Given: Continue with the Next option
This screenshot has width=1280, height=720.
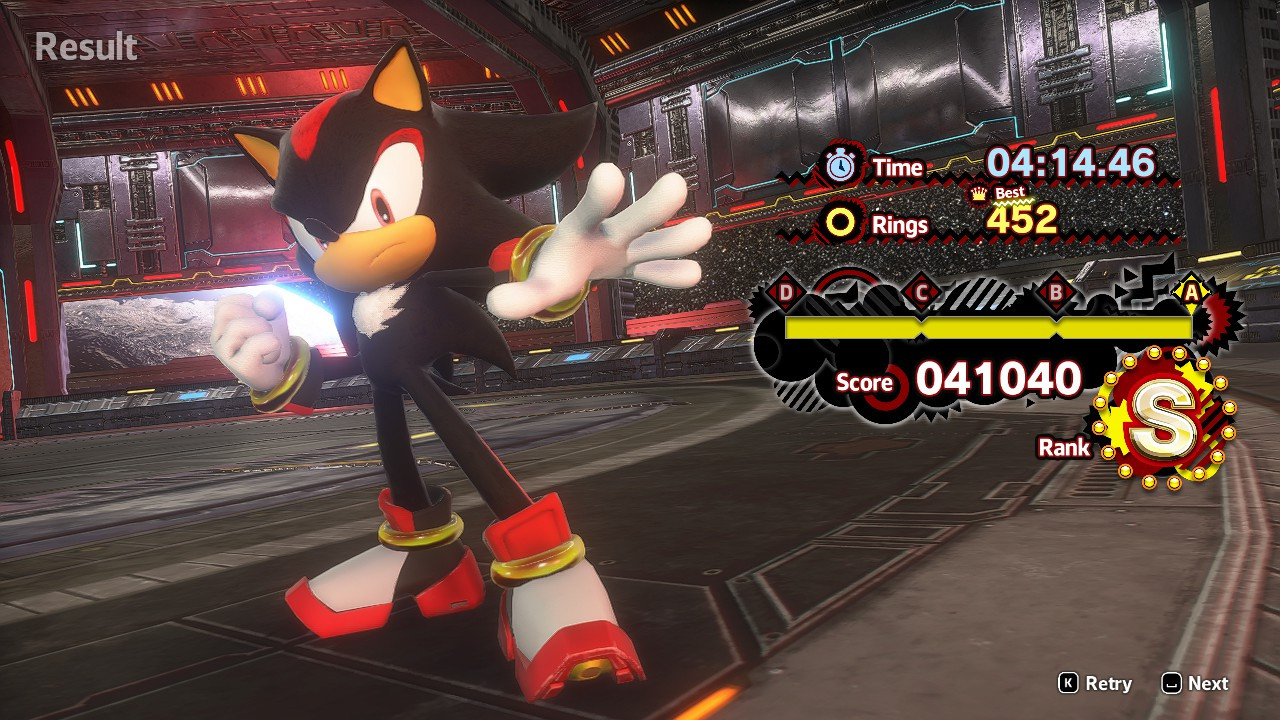Looking at the screenshot, I should point(1195,683).
